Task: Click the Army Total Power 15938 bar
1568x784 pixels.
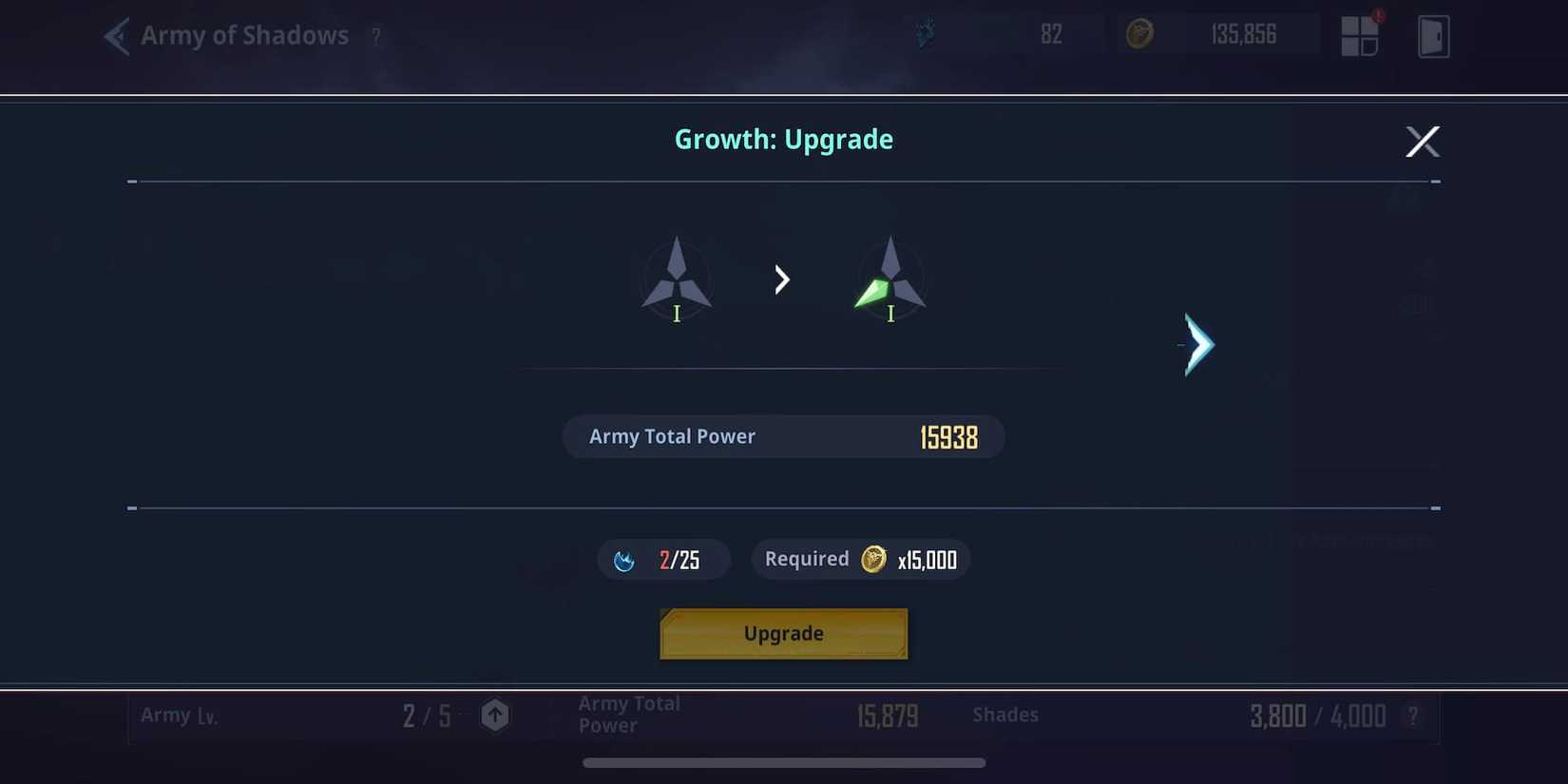Action: pos(783,436)
